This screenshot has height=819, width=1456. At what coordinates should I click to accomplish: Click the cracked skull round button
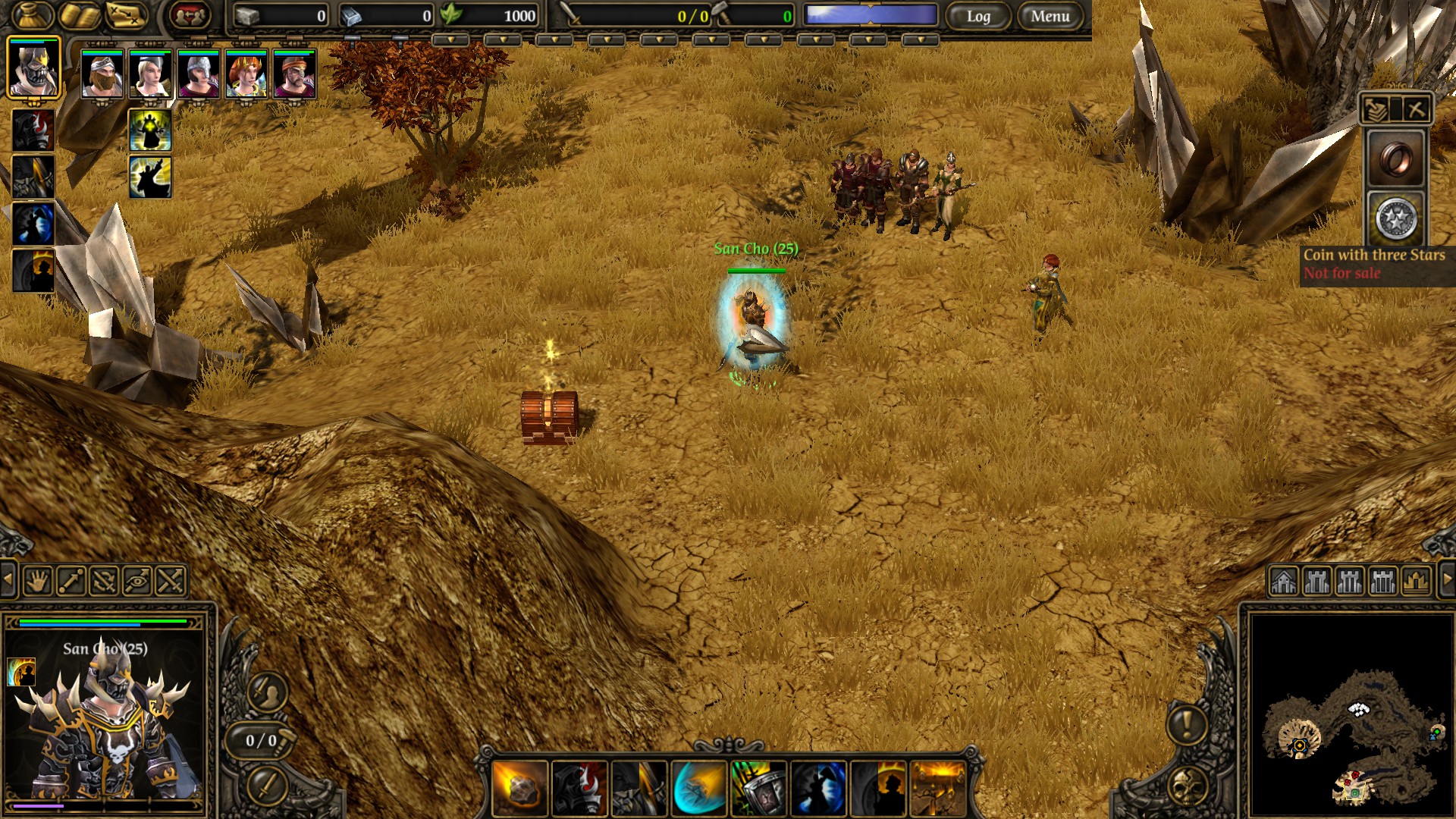(x=1187, y=786)
